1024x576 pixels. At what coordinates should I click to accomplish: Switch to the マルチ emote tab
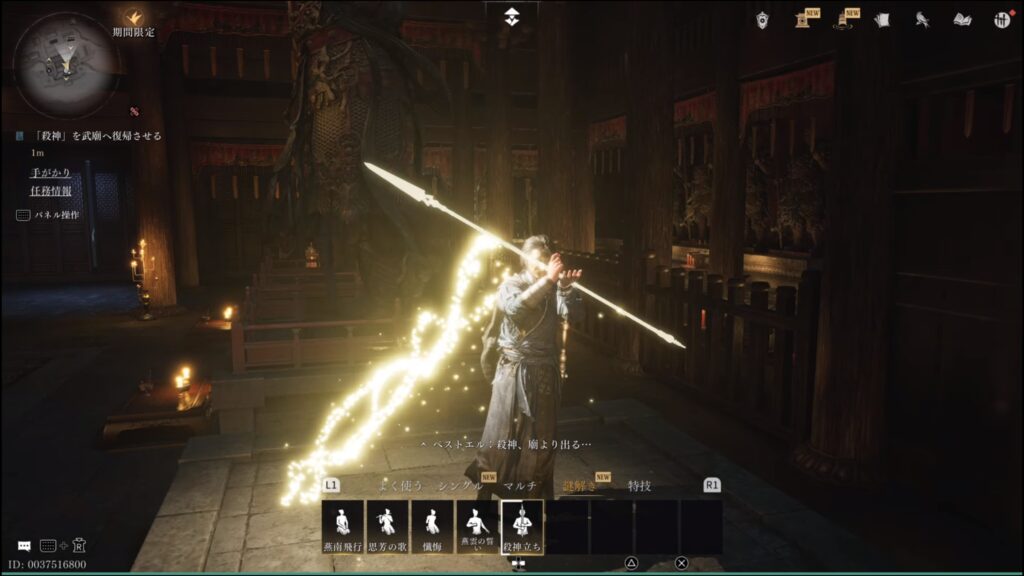[520, 486]
